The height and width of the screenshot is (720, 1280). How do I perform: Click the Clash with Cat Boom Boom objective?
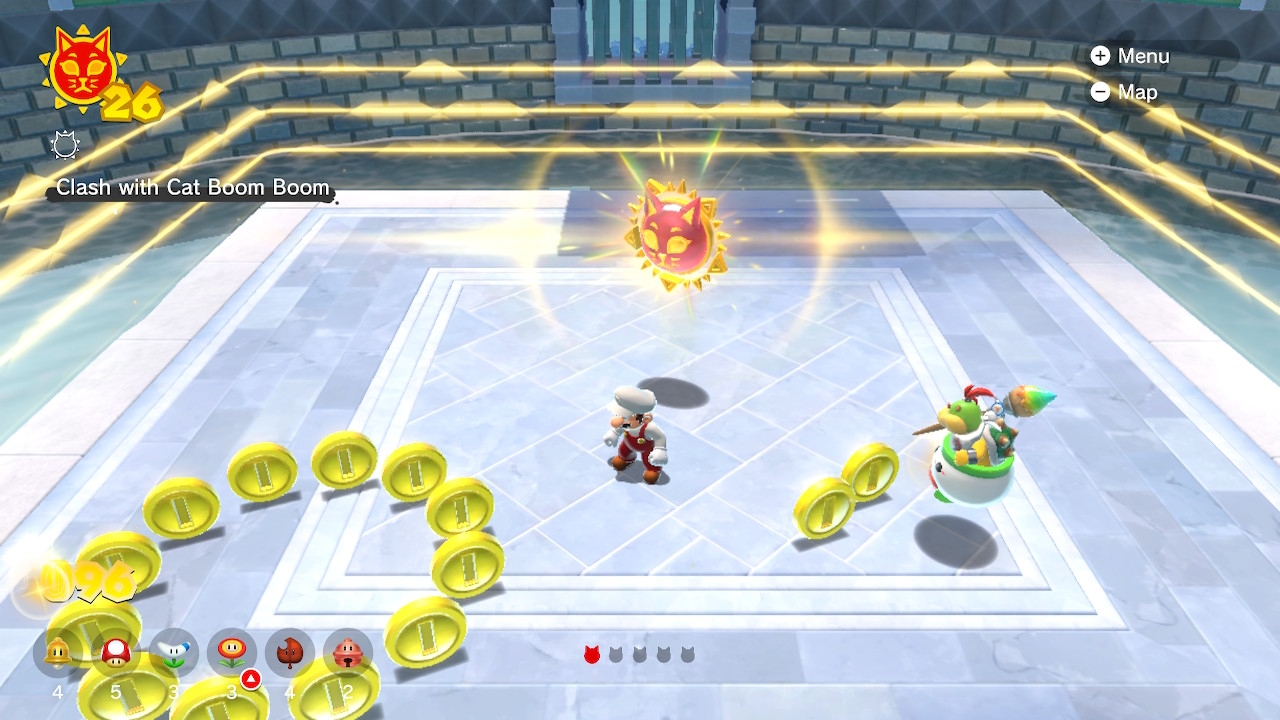[192, 188]
